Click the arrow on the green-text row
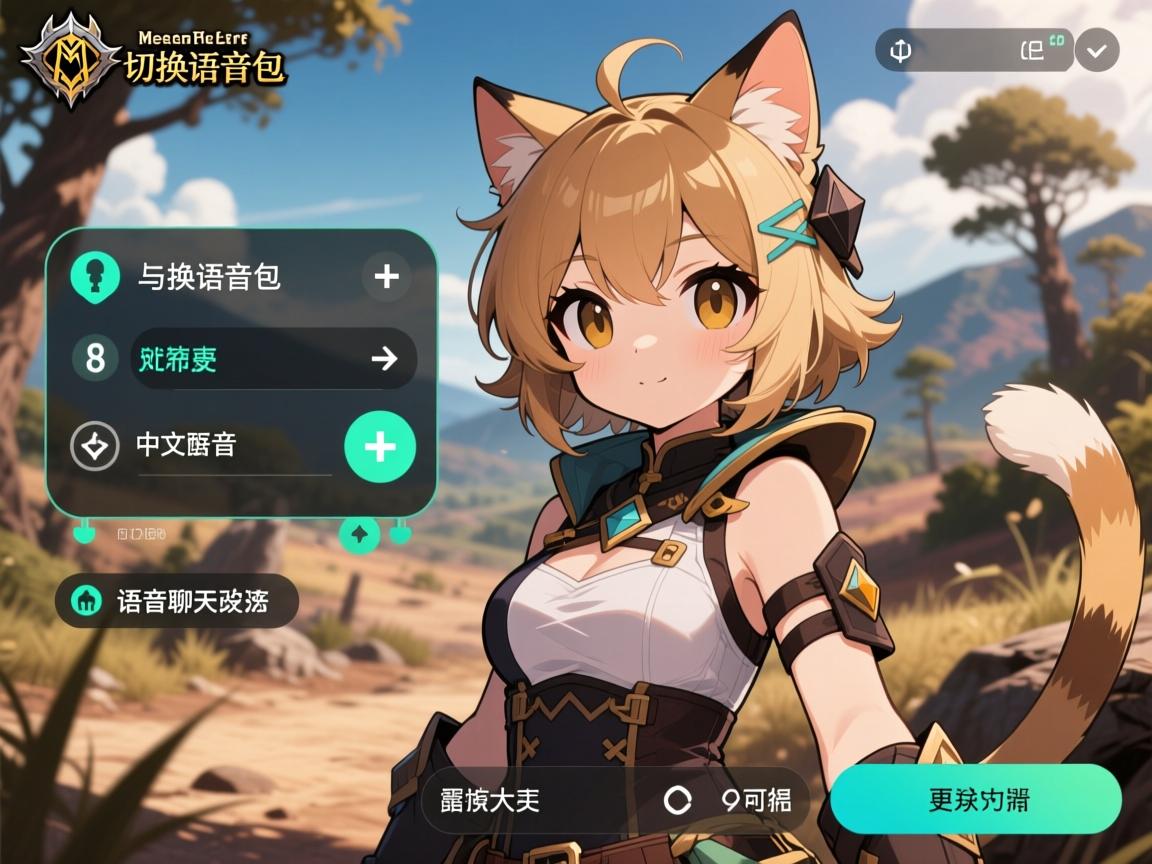The image size is (1152, 864). 384,358
